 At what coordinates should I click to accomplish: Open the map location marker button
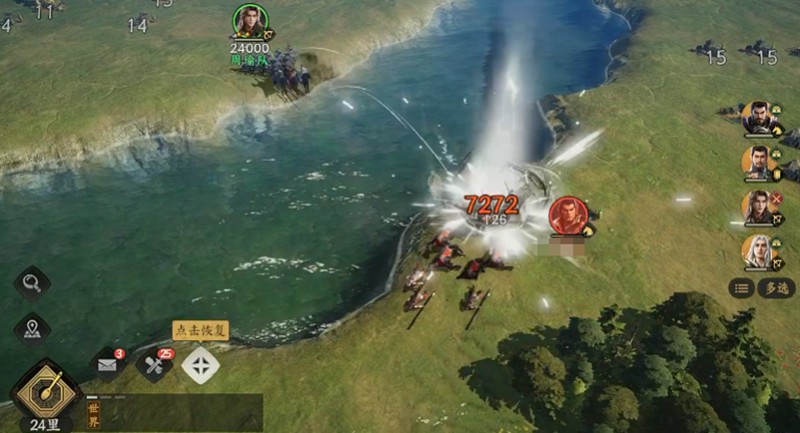(x=31, y=328)
